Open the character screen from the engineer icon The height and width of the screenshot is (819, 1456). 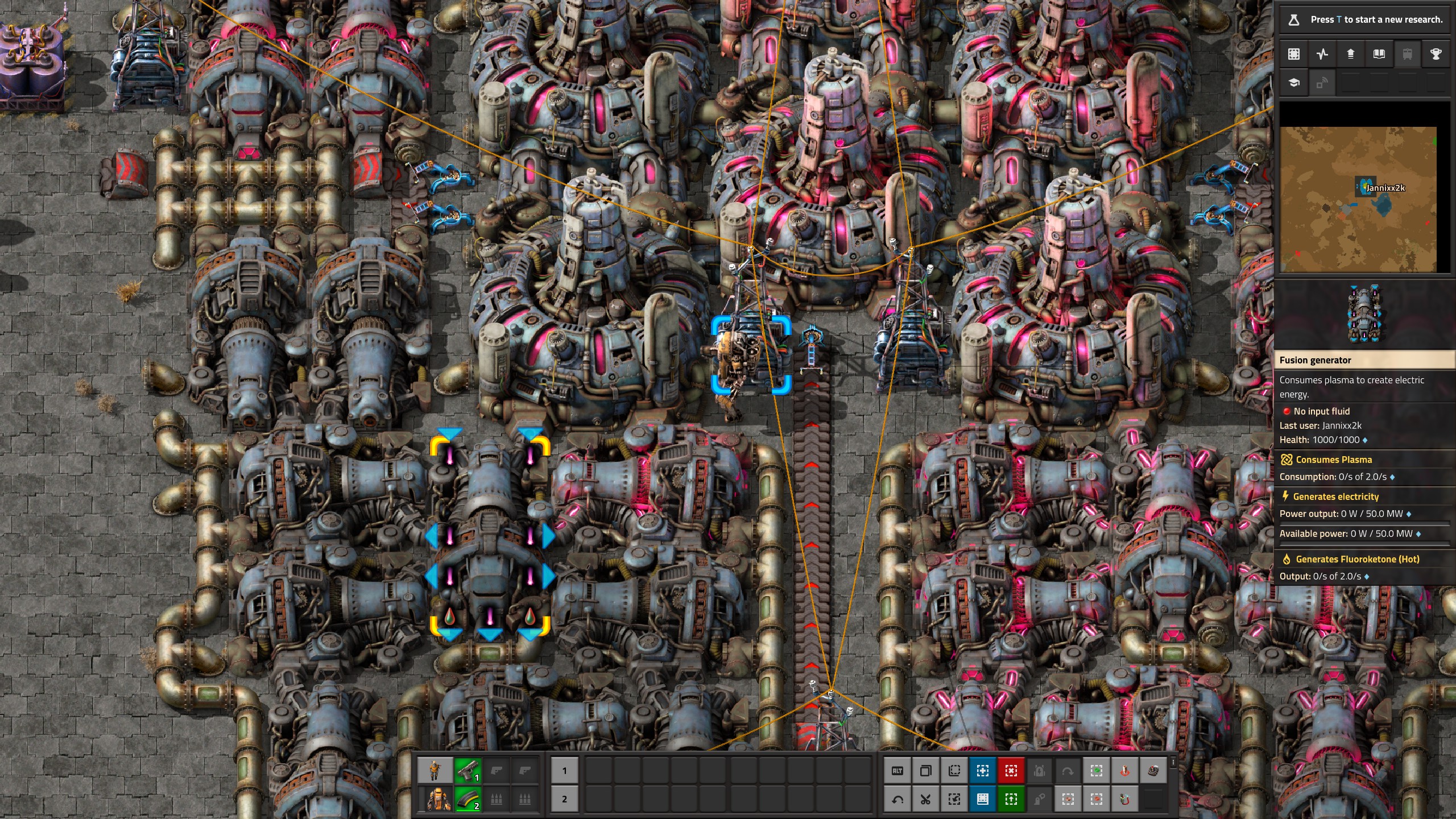[x=435, y=771]
